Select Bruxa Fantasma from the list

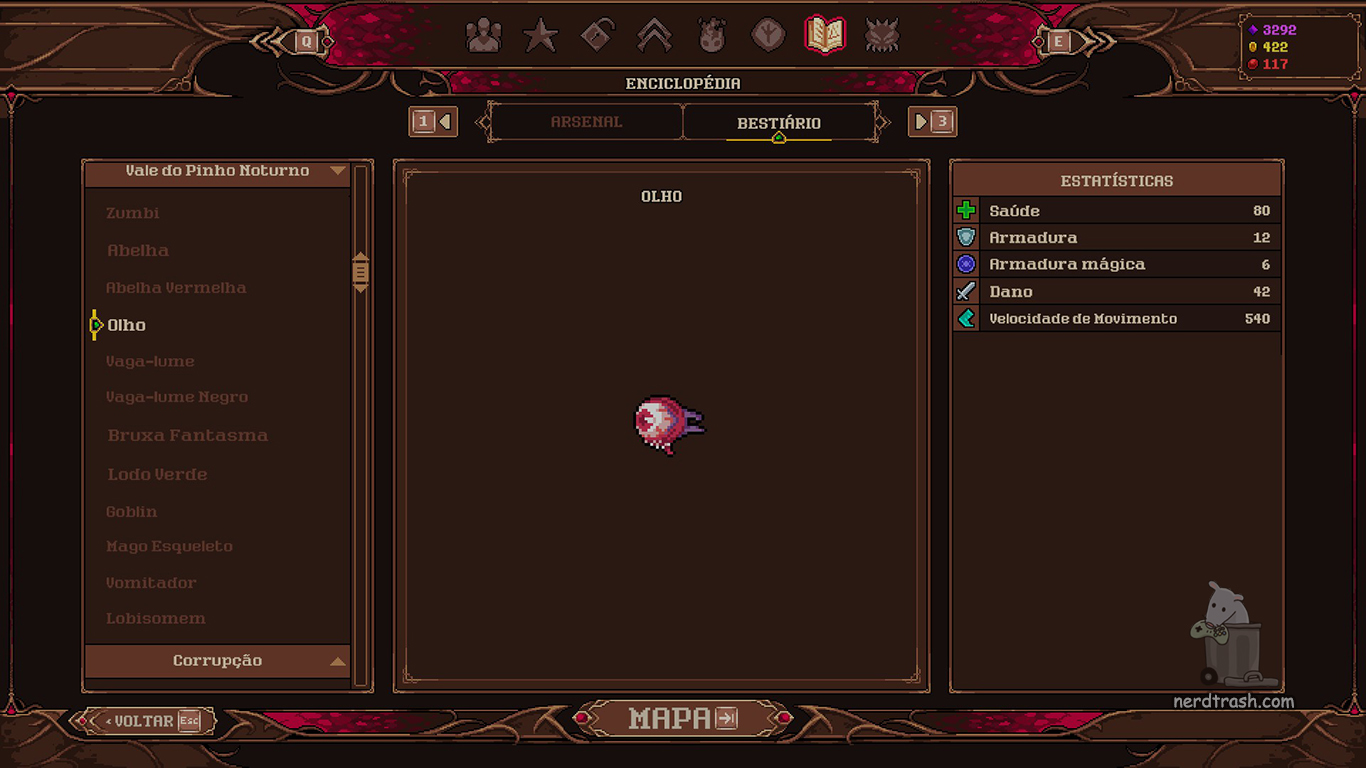[x=187, y=435]
